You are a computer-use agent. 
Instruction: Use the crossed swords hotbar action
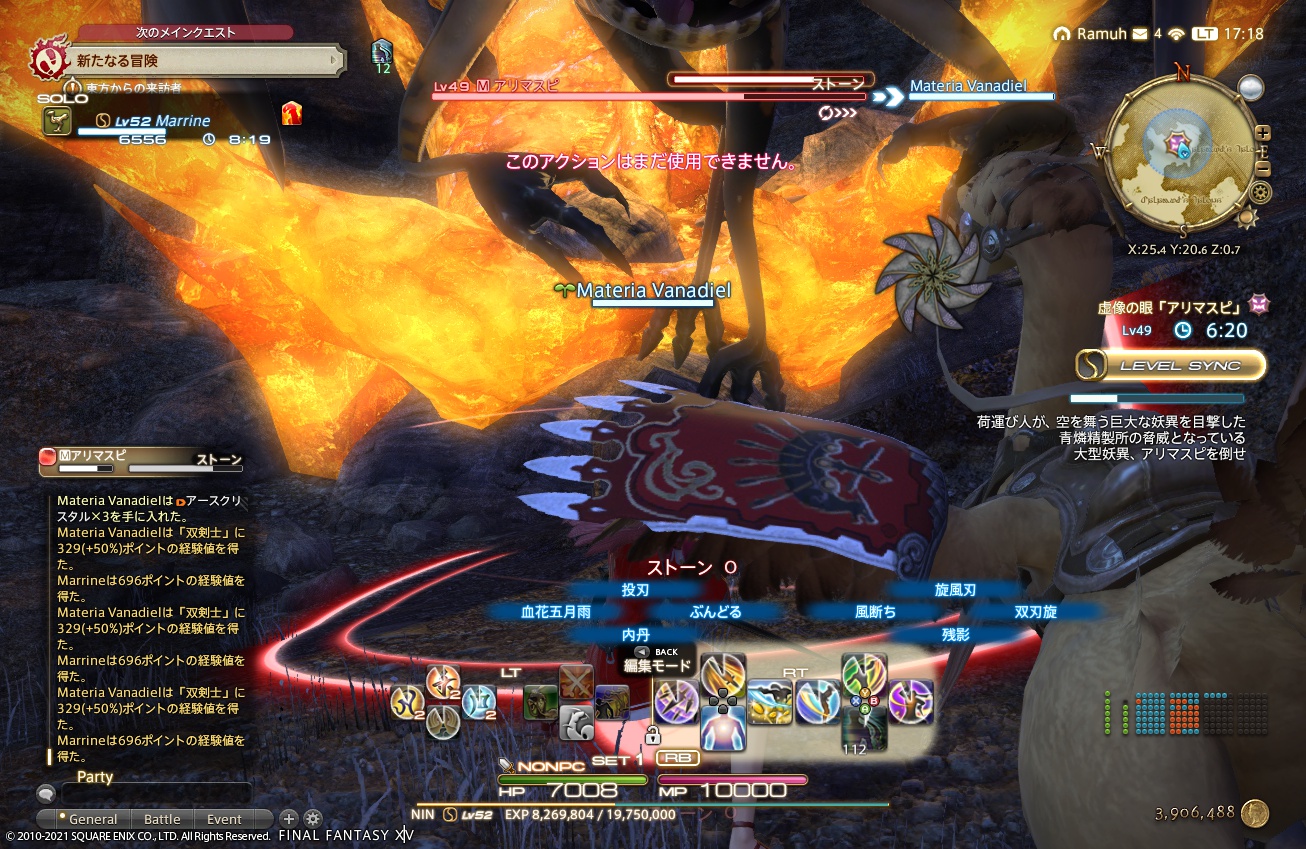click(x=575, y=683)
